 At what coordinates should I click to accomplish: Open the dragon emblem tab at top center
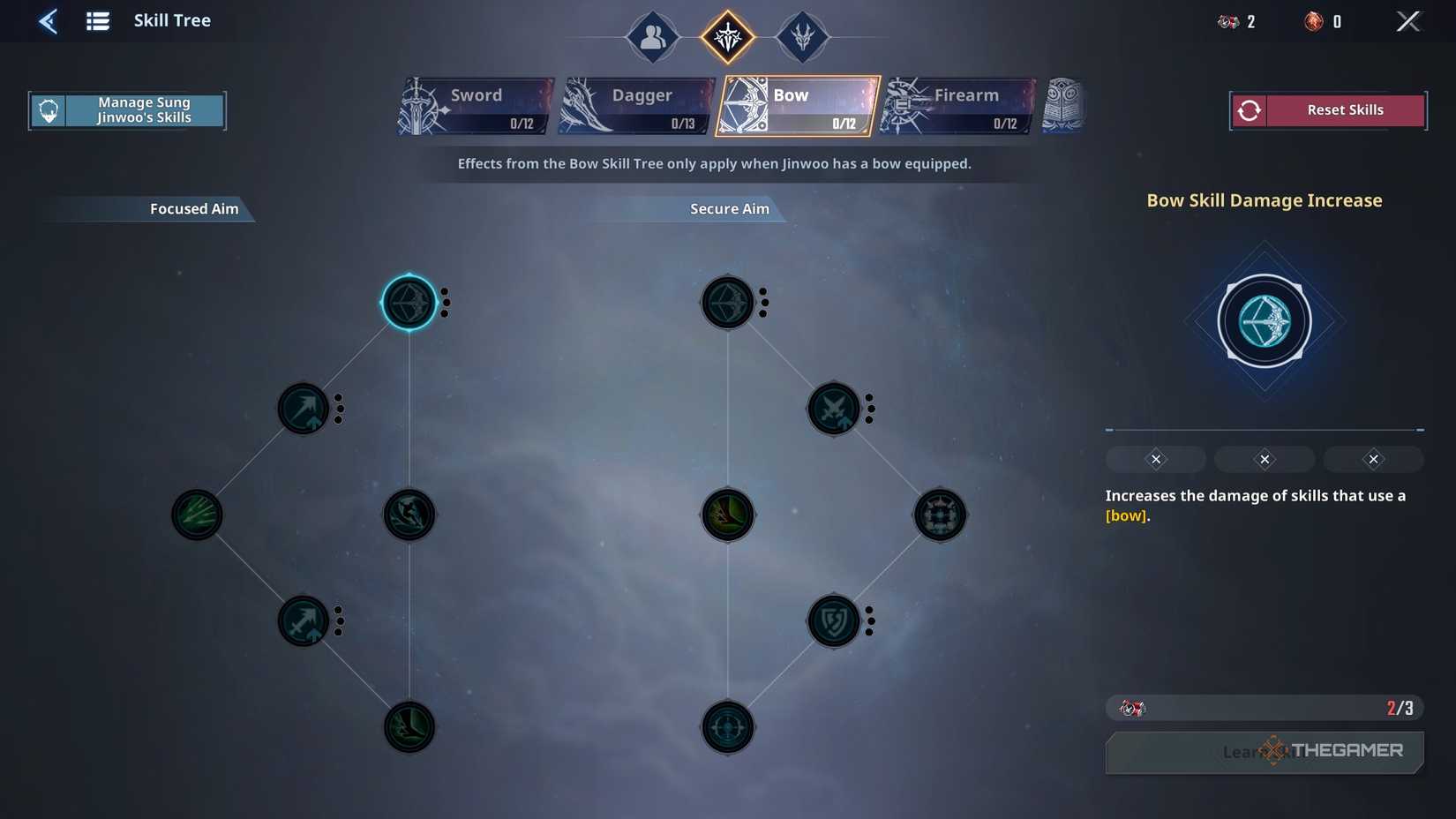803,37
